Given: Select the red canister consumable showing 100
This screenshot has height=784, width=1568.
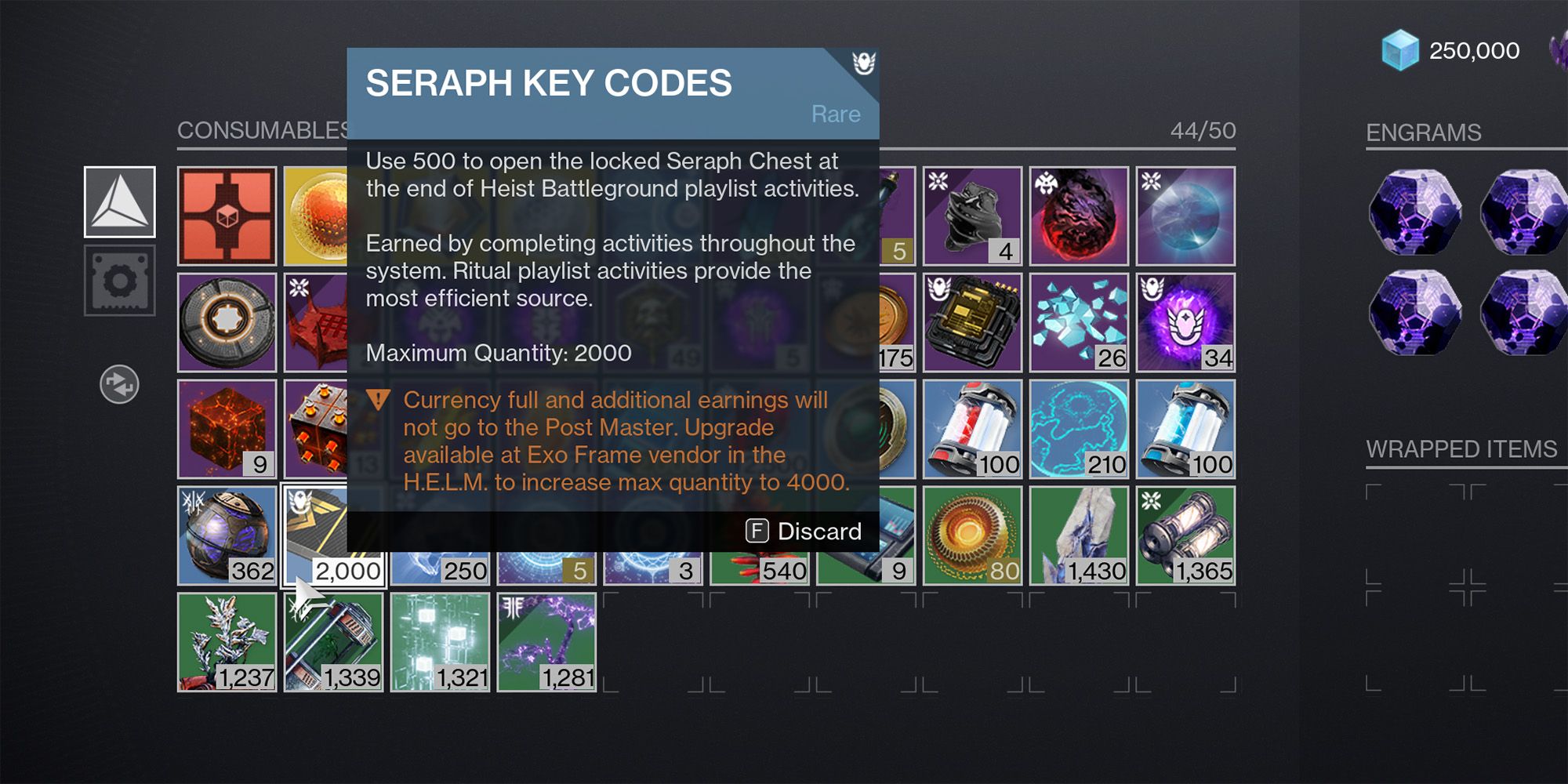Looking at the screenshot, I should click(974, 430).
